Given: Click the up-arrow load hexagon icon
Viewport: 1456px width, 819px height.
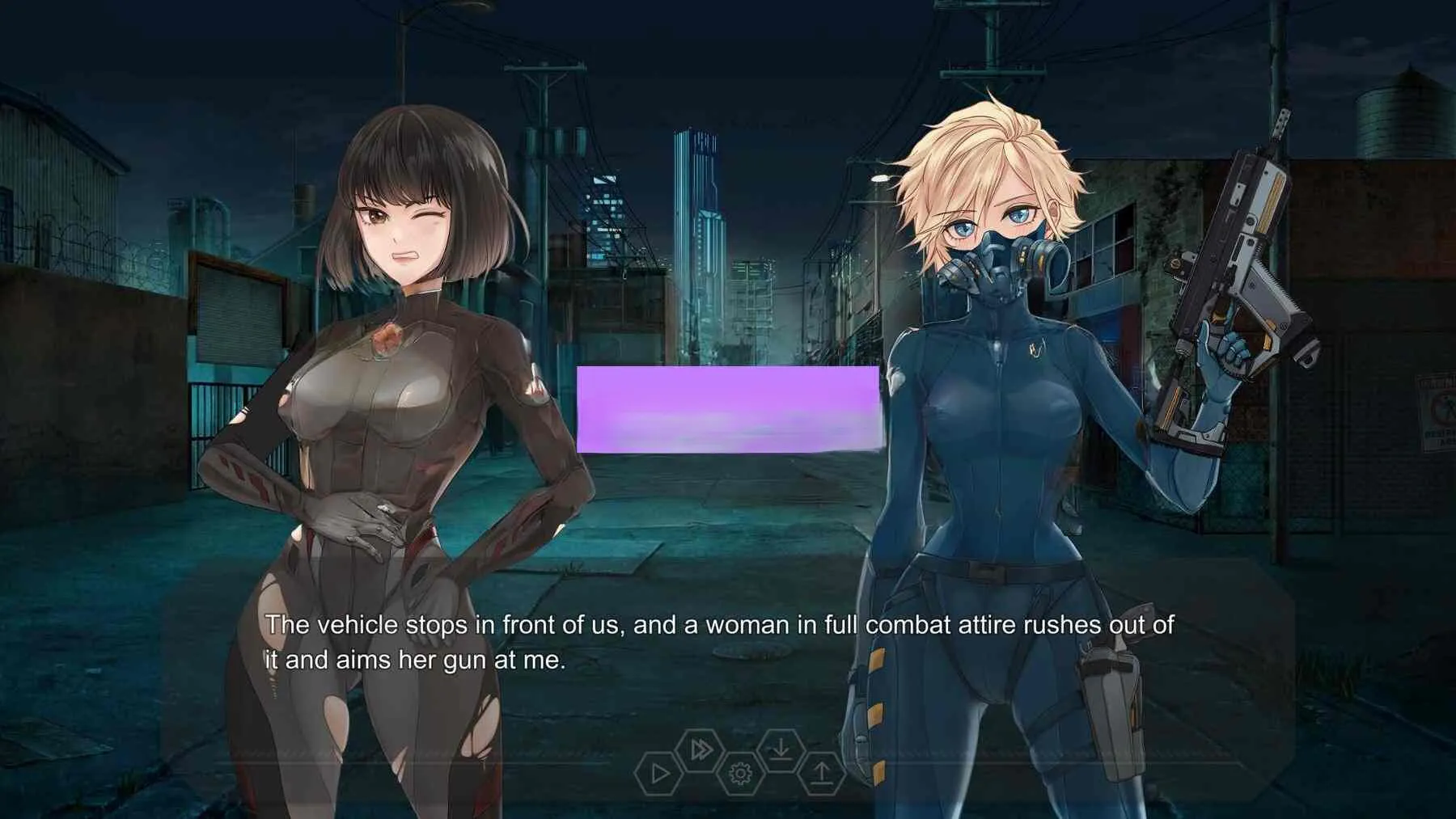Looking at the screenshot, I should 821,774.
